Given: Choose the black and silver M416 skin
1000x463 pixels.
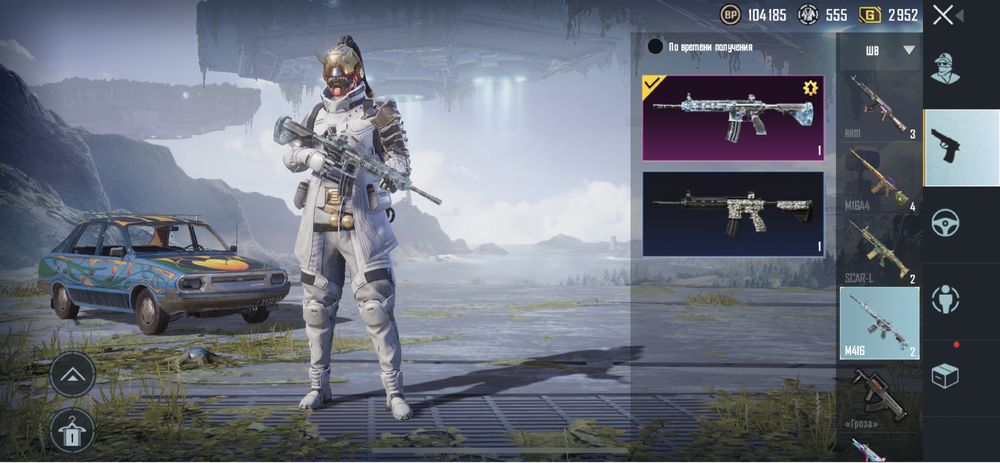Looking at the screenshot, I should [x=733, y=213].
